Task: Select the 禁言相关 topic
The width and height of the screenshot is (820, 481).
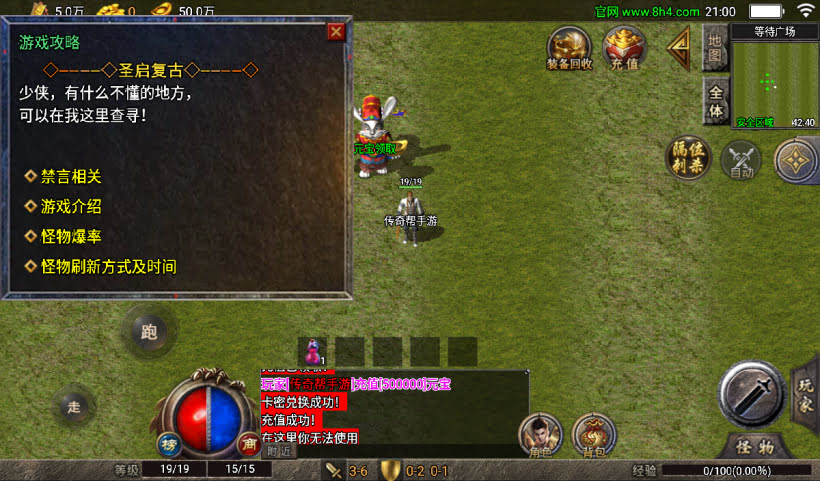Action: [70, 177]
